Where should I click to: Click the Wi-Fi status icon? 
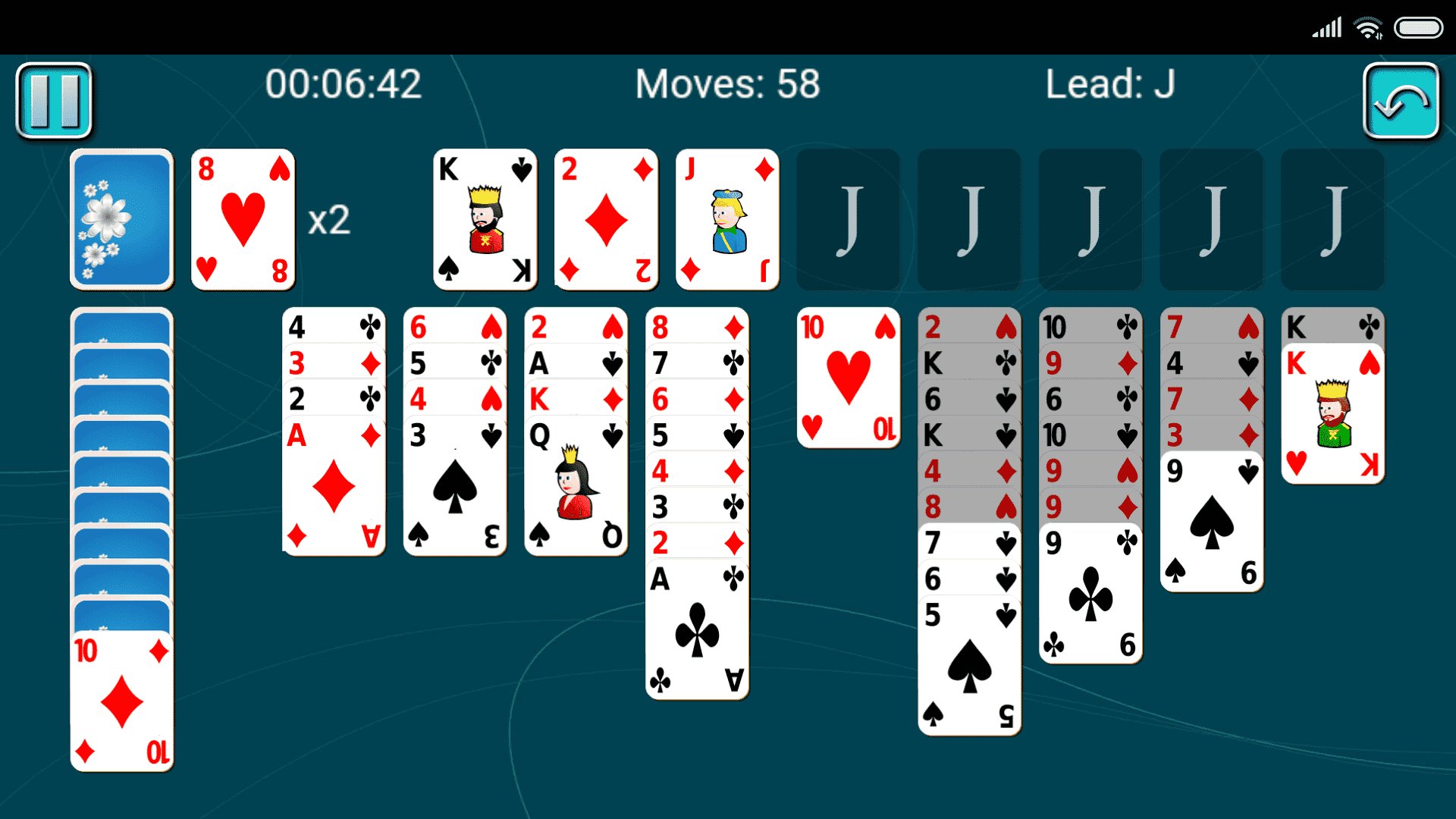tap(1367, 27)
